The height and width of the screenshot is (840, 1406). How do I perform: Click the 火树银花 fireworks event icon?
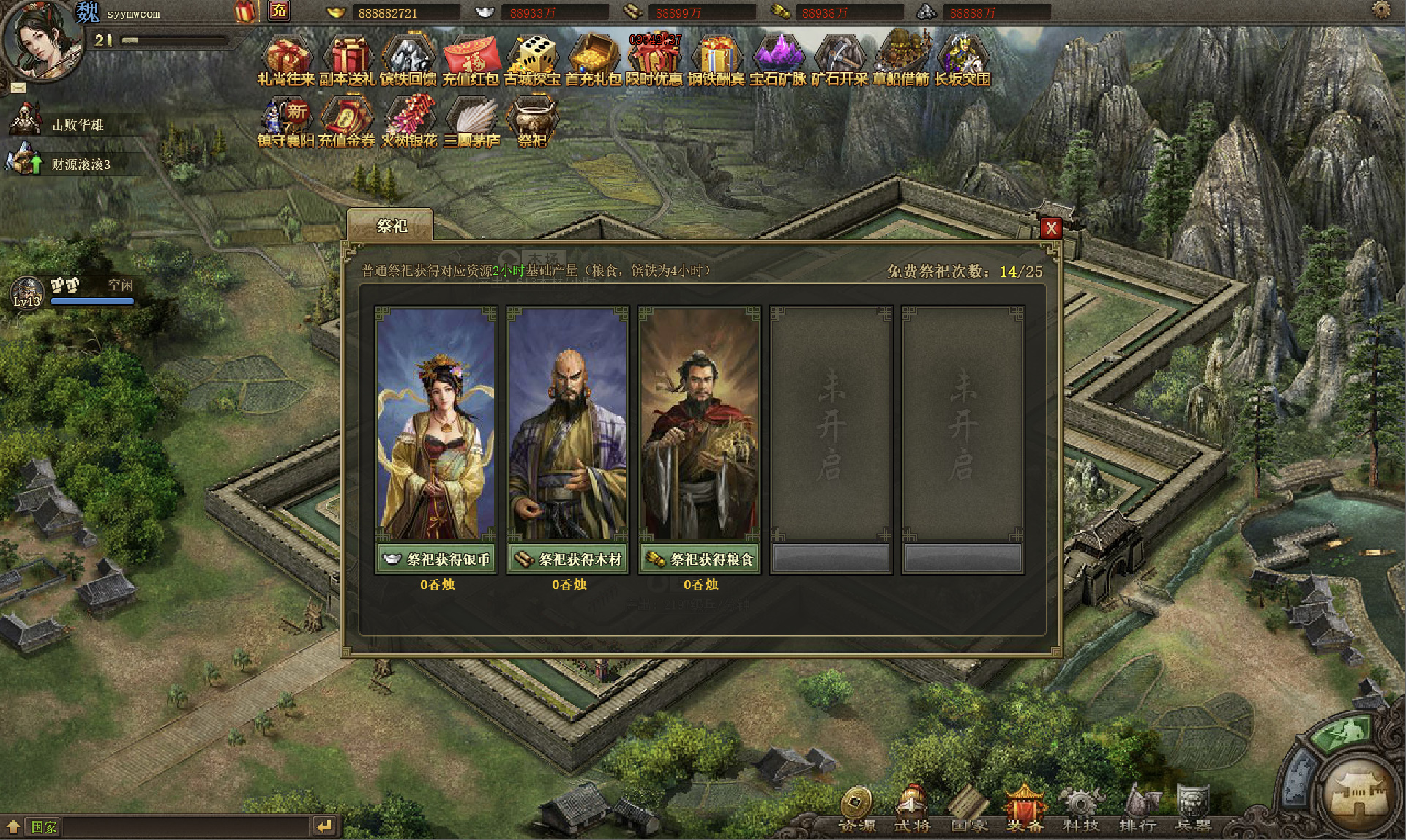(409, 121)
